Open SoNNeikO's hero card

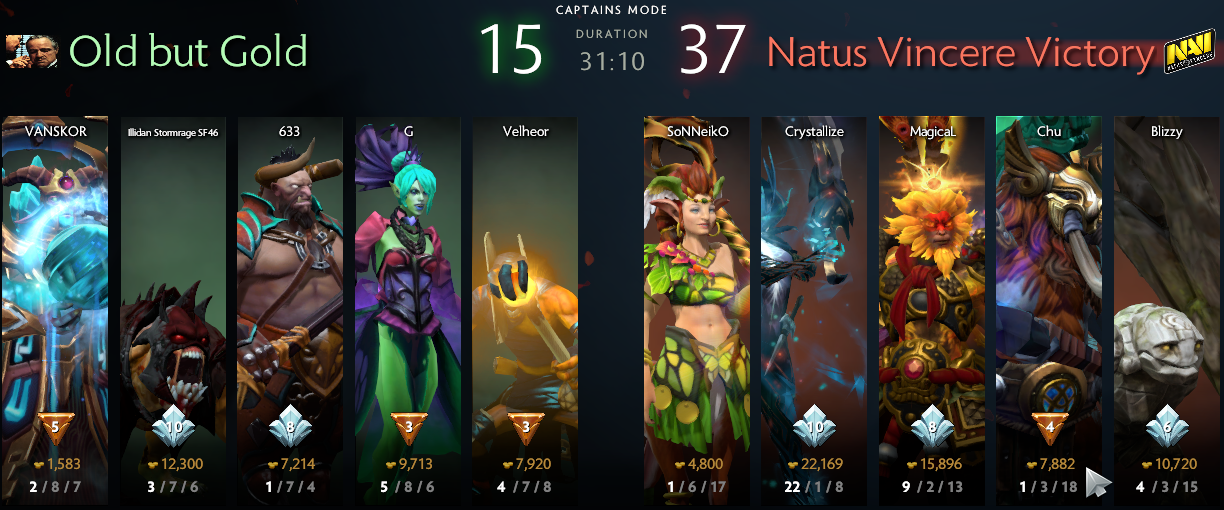coord(697,300)
